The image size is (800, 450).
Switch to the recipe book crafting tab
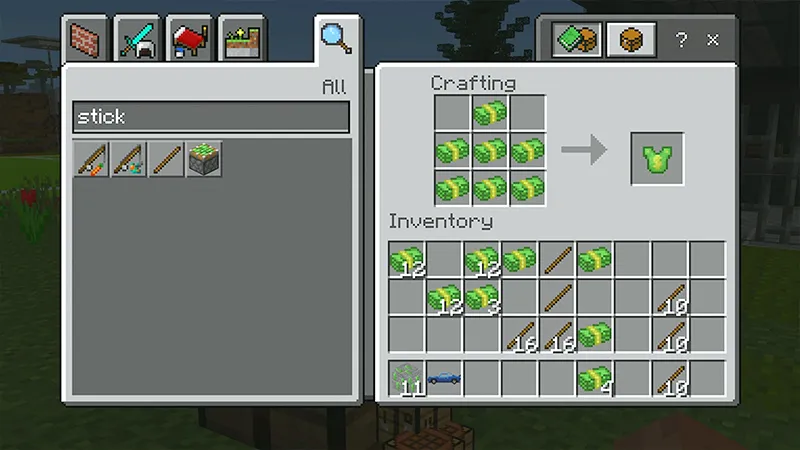[579, 40]
